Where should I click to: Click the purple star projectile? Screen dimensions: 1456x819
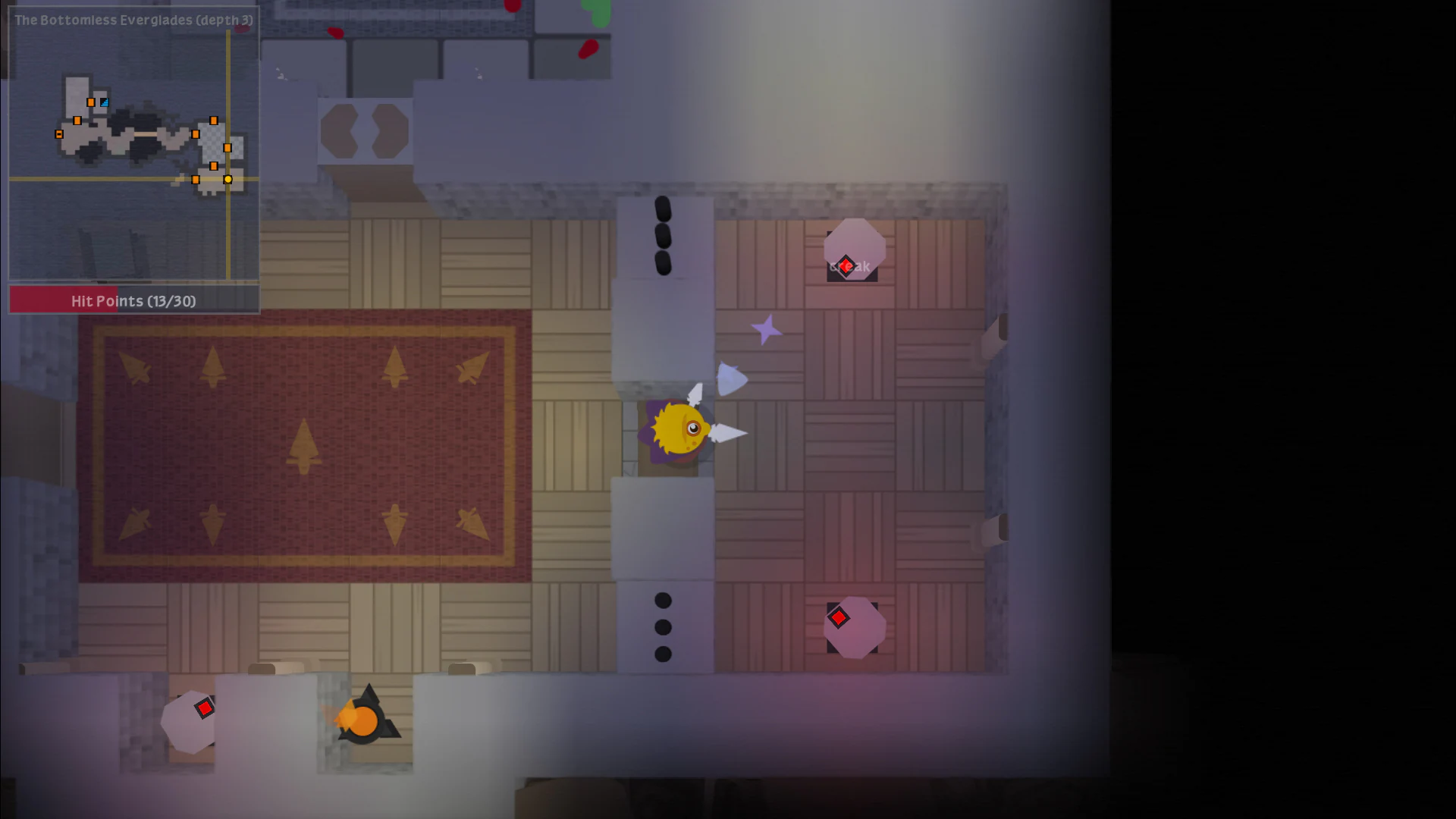pyautogui.click(x=766, y=330)
